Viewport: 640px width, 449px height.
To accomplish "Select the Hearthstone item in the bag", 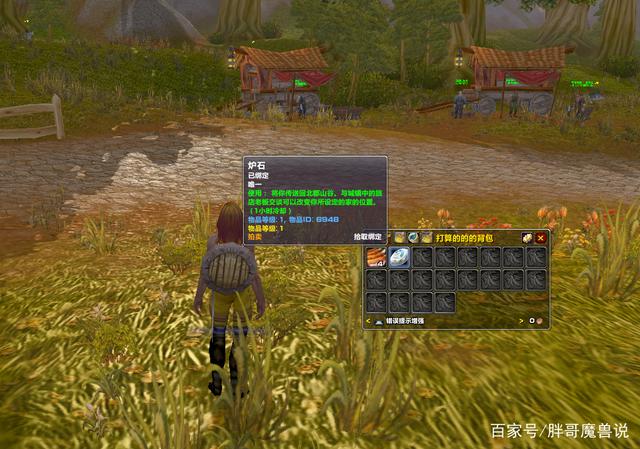I will tap(399, 257).
